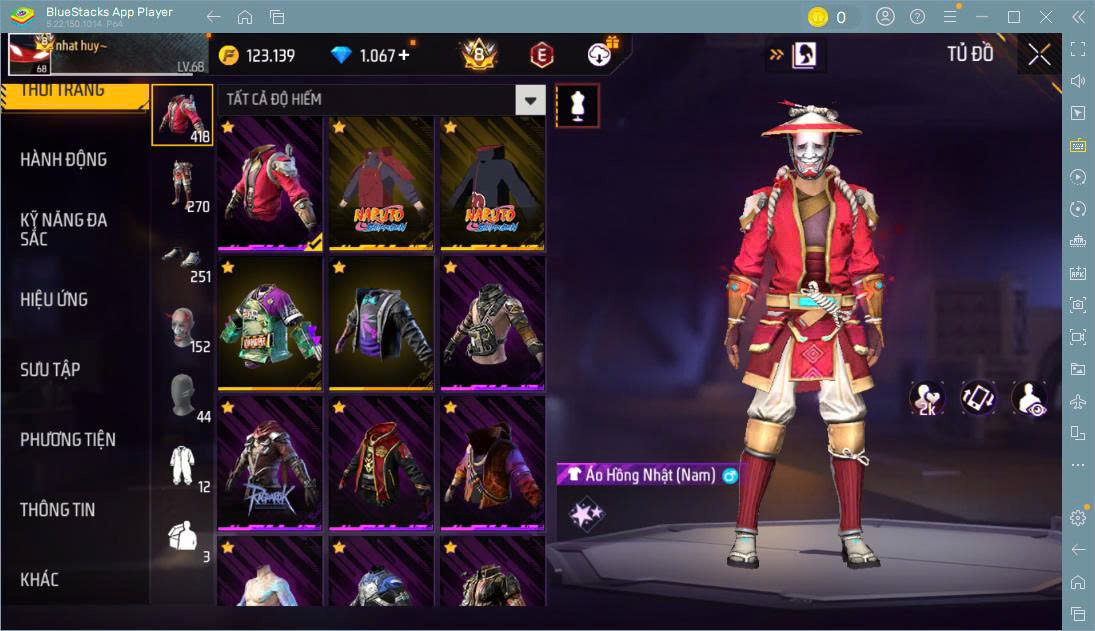Show the THÔNG TIN section
This screenshot has width=1095, height=631.
coord(58,509)
